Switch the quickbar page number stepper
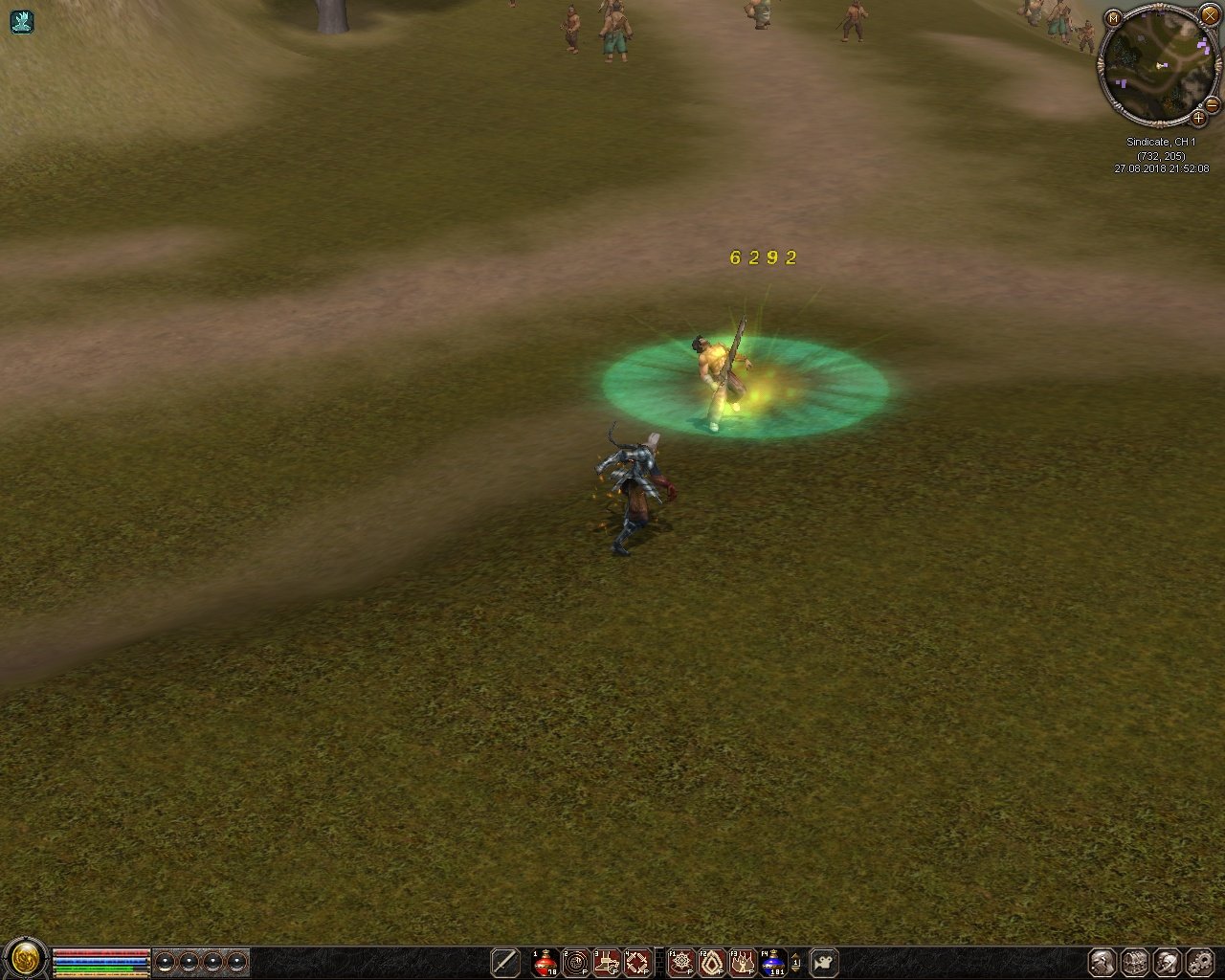Screen dimensions: 1225x980 tap(796, 962)
